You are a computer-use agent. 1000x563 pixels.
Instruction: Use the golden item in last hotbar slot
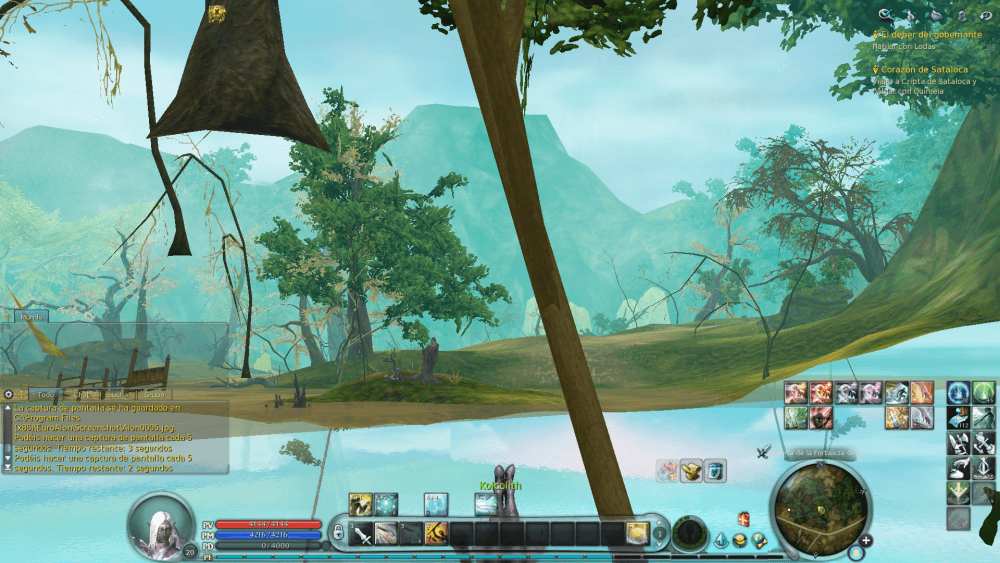coord(637,533)
